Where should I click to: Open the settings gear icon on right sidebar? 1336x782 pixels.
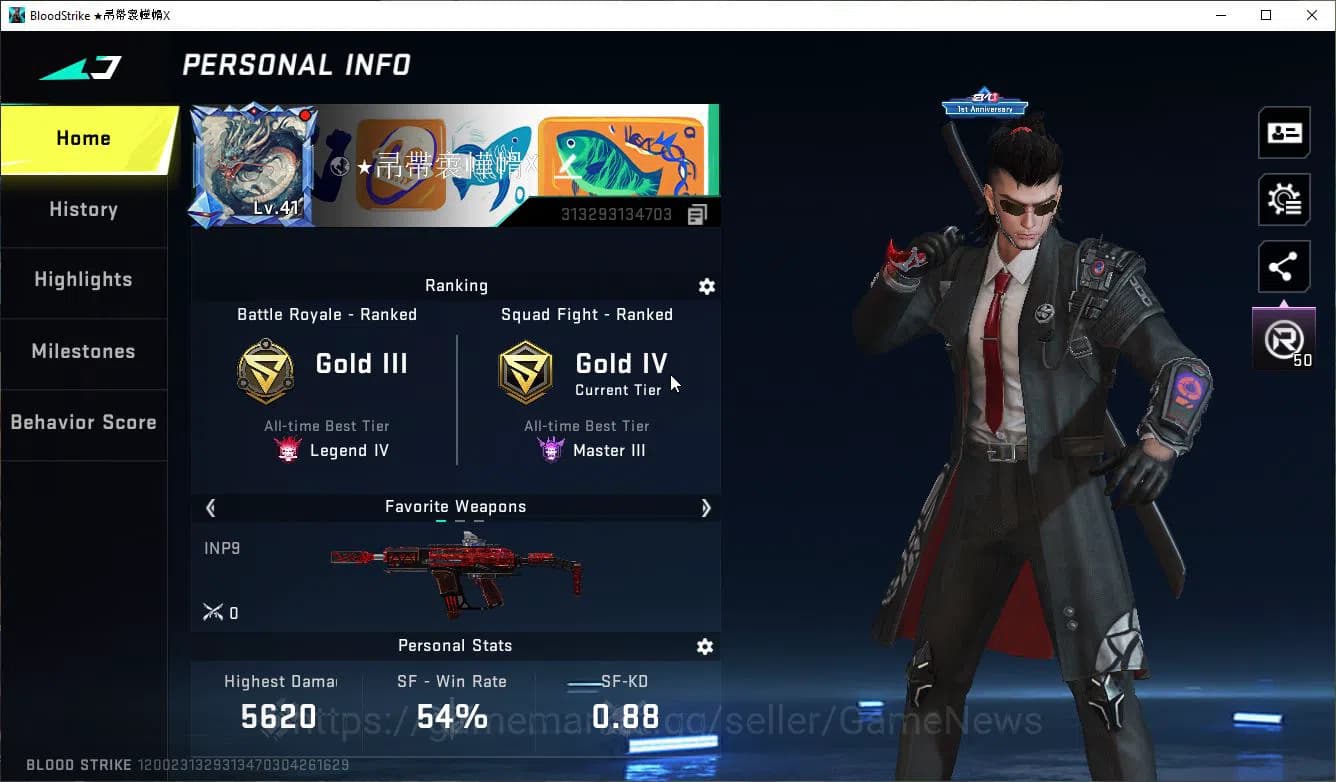click(x=1284, y=199)
